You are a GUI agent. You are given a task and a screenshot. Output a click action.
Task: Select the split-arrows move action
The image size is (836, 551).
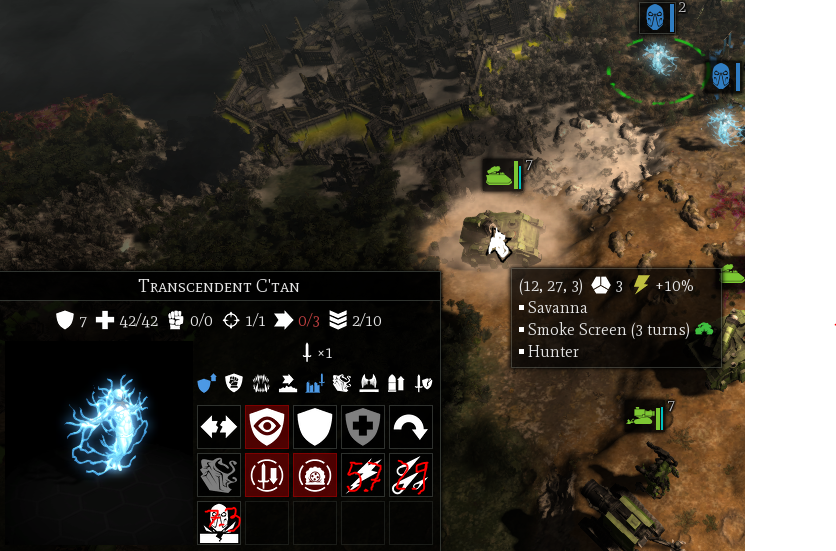click(218, 427)
